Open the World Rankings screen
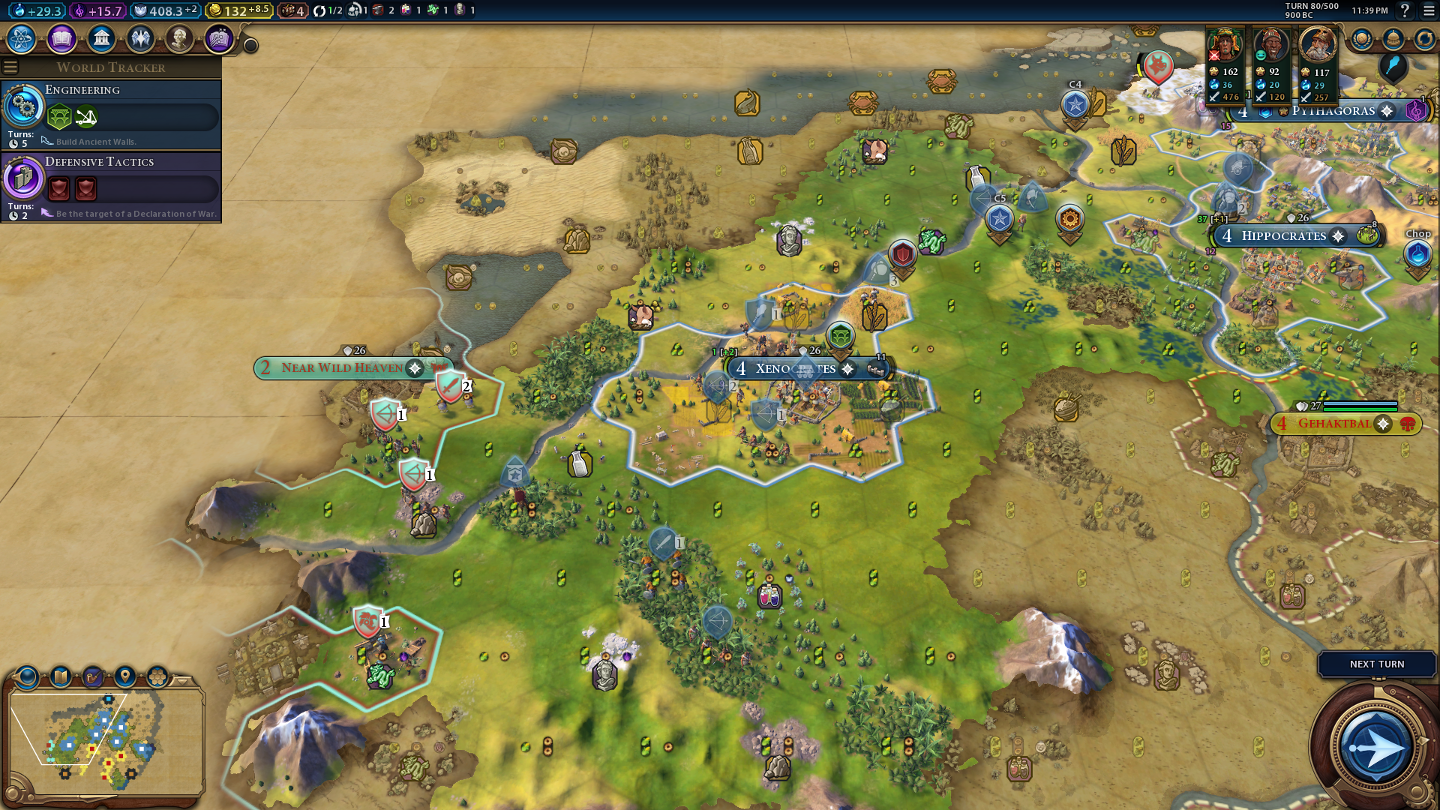The height and width of the screenshot is (810, 1440). tap(1362, 40)
